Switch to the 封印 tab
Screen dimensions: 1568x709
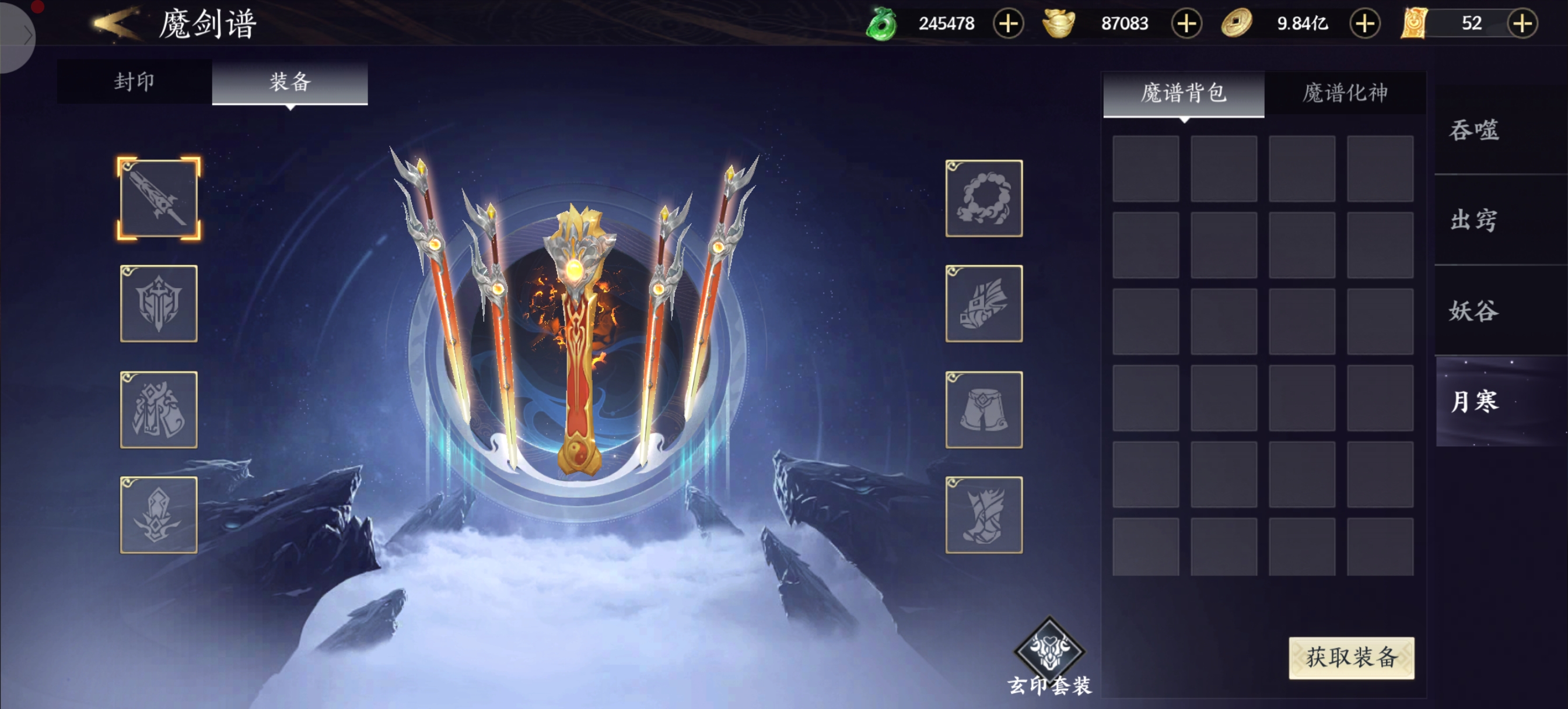point(134,82)
